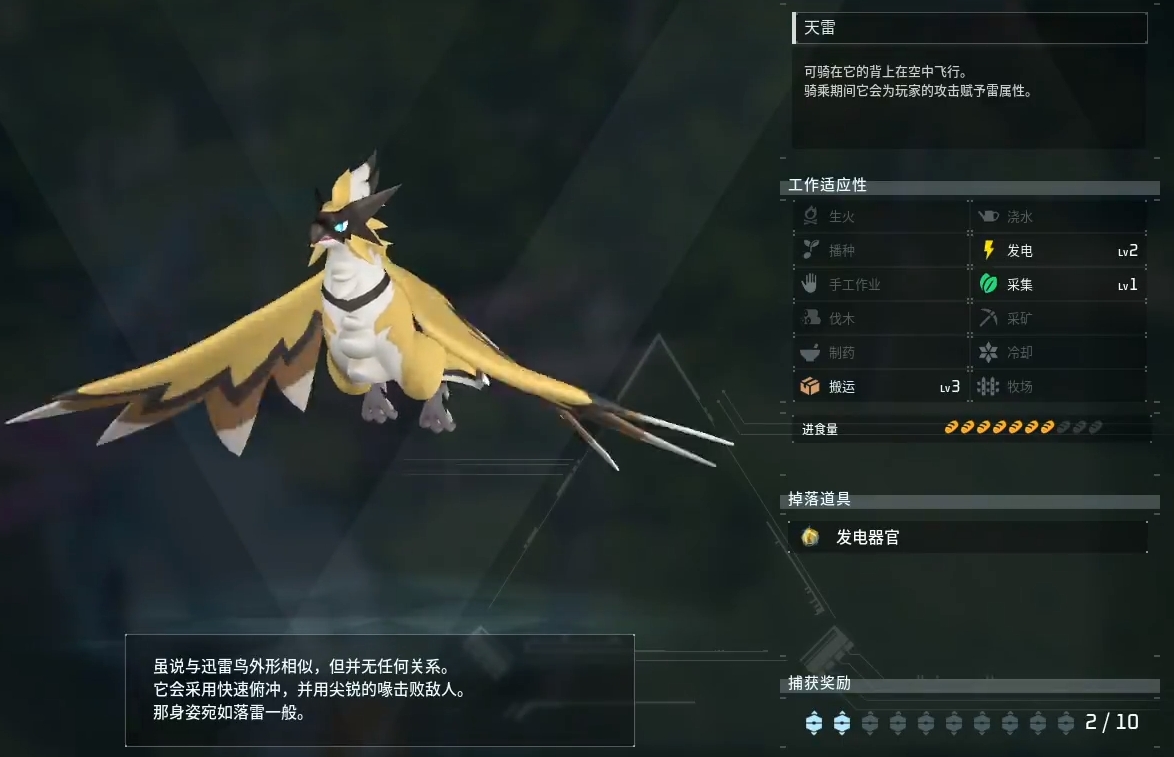The width and height of the screenshot is (1174, 757).
Task: Click the 播种 work suitability row
Action: click(x=880, y=251)
